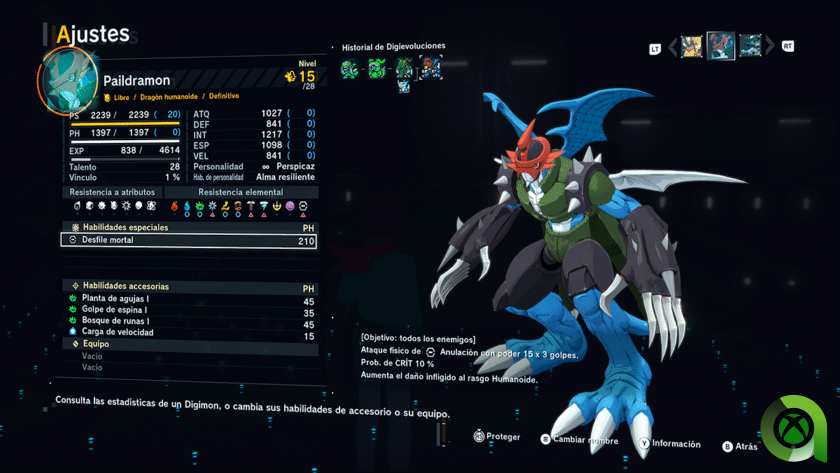The image size is (840, 473).
Task: Select the highlighted Paildramon party thumbnail
Action: pos(721,46)
